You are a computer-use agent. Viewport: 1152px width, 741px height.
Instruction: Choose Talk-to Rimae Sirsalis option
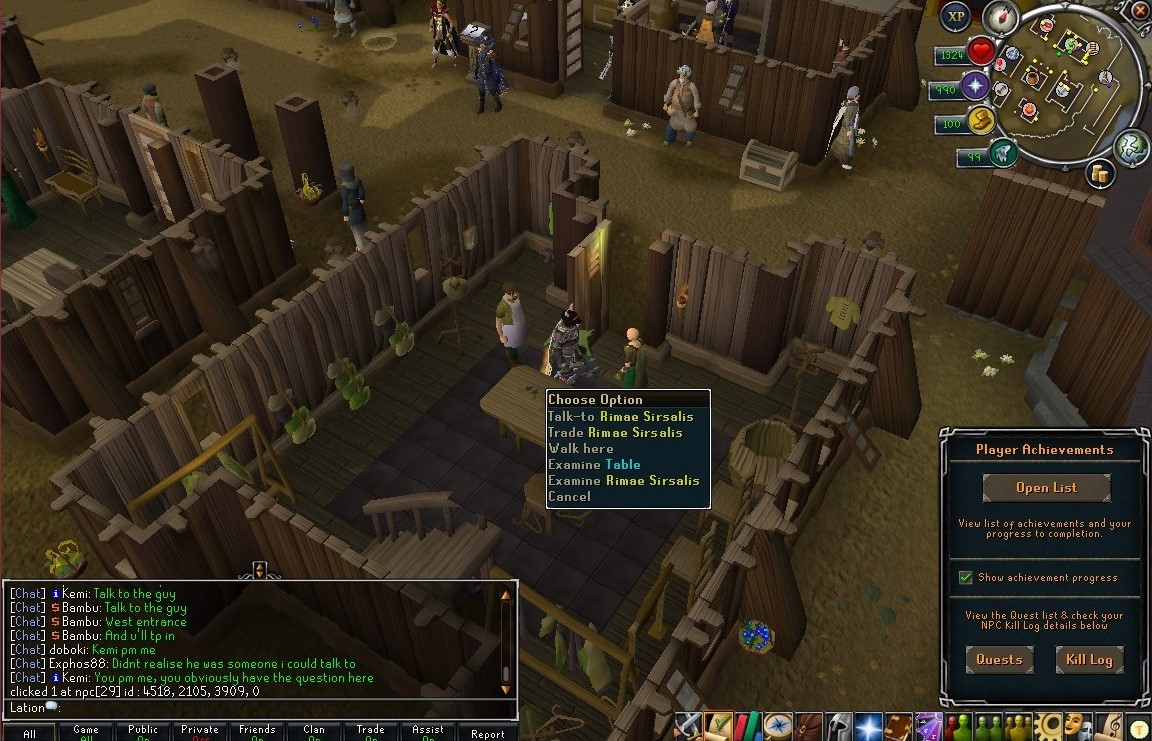[620, 416]
